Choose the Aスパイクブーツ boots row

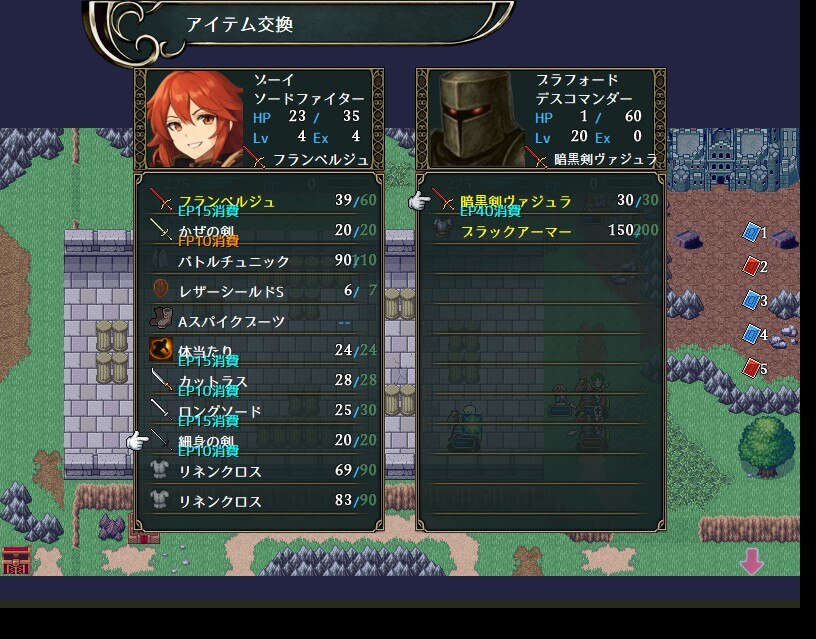coord(260,321)
